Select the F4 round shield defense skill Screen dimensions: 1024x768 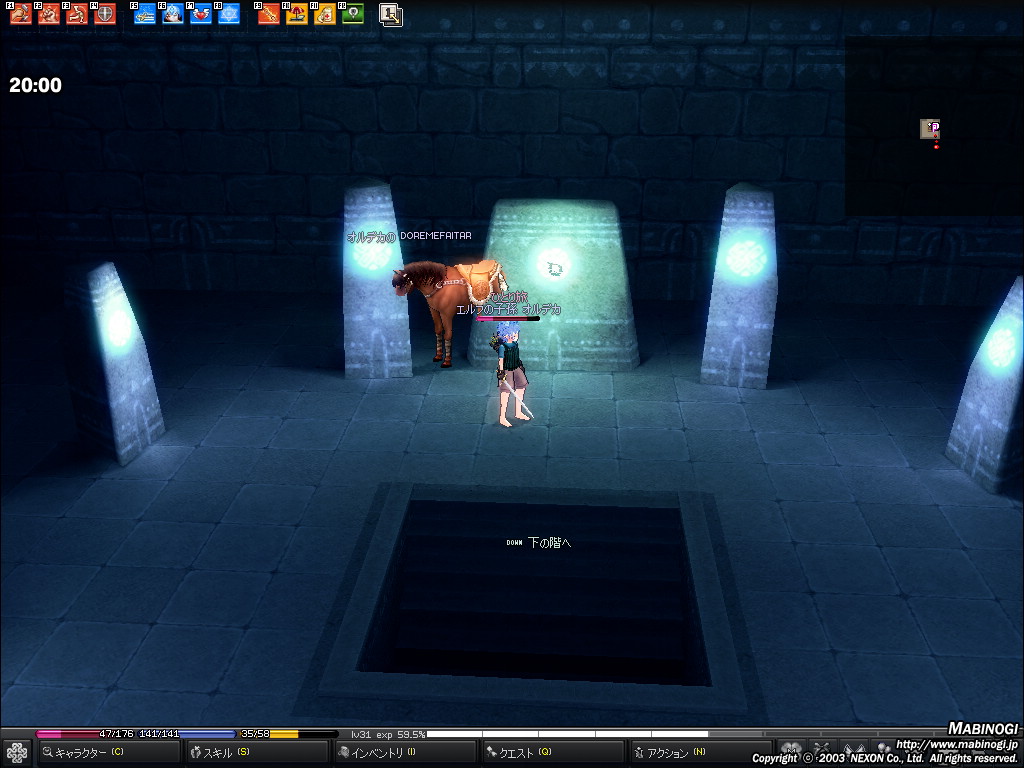[105, 14]
